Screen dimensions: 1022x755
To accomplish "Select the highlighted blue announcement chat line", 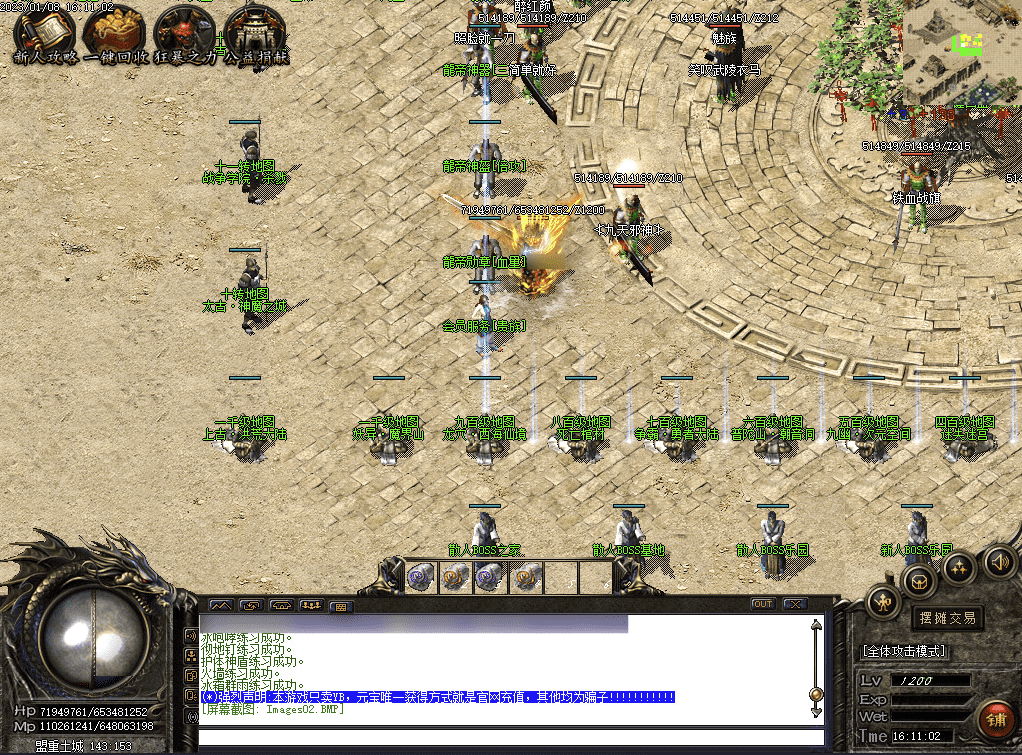I will [x=438, y=697].
